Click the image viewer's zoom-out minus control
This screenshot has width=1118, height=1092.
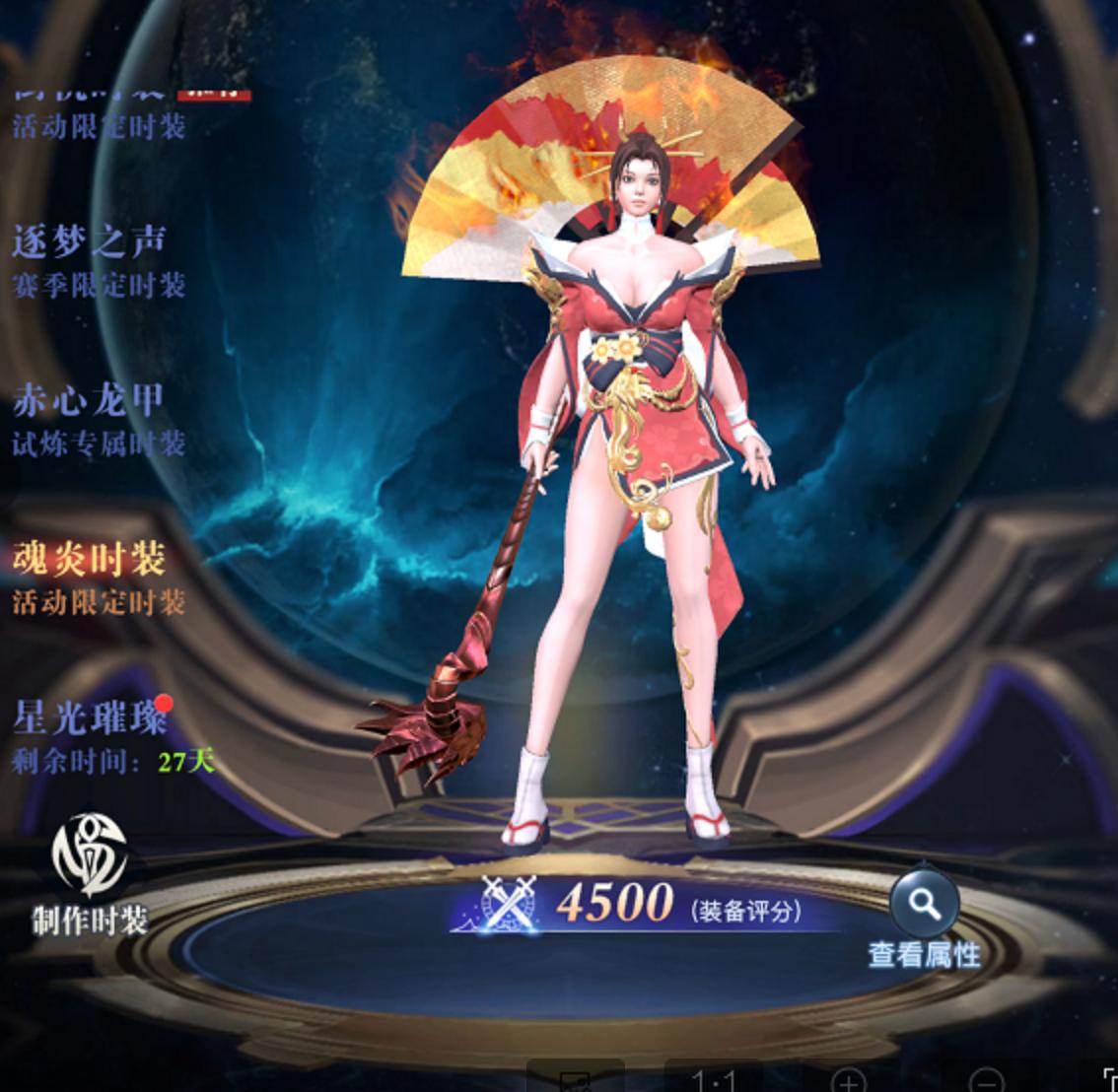click(986, 1080)
